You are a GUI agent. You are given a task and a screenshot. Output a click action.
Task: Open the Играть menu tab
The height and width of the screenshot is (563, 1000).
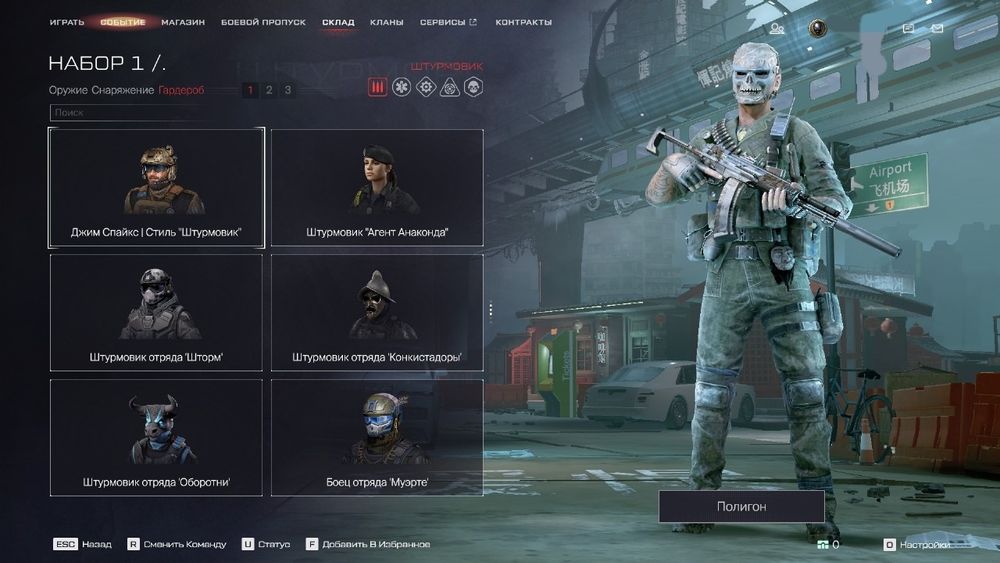(x=67, y=22)
